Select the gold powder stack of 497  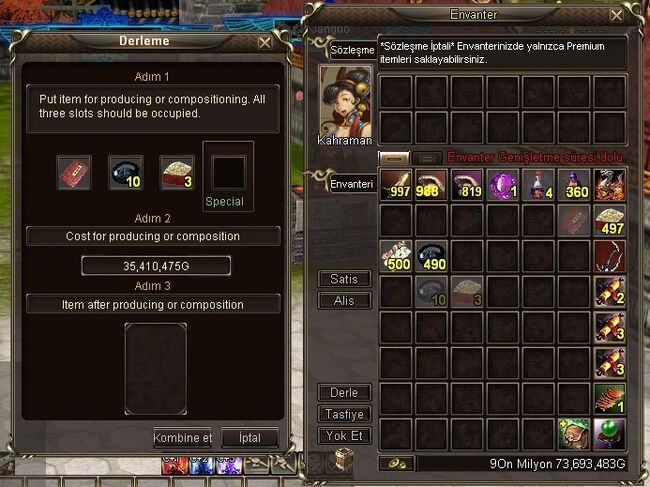[609, 221]
